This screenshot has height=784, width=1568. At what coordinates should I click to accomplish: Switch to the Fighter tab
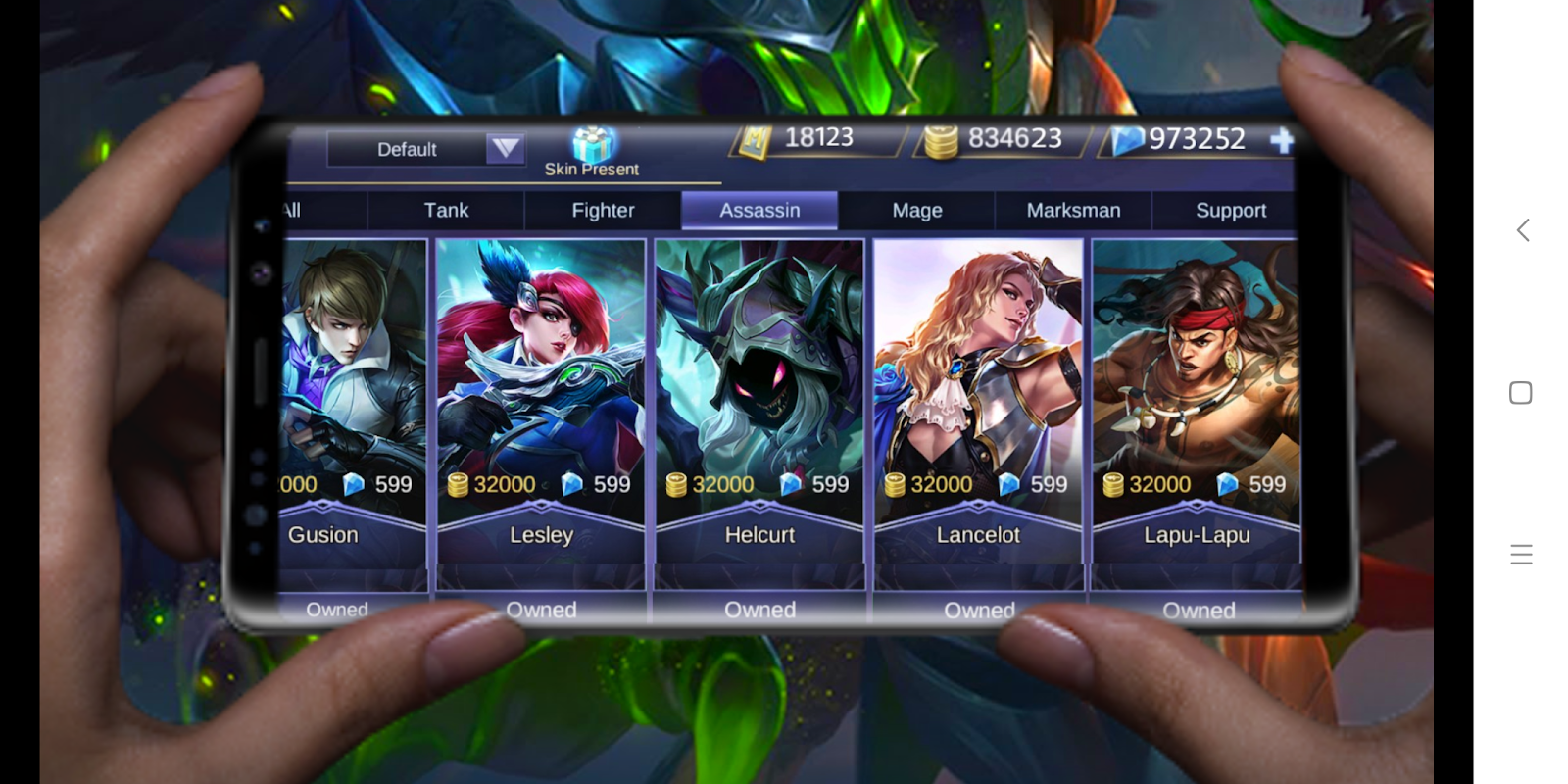pyautogui.click(x=603, y=210)
